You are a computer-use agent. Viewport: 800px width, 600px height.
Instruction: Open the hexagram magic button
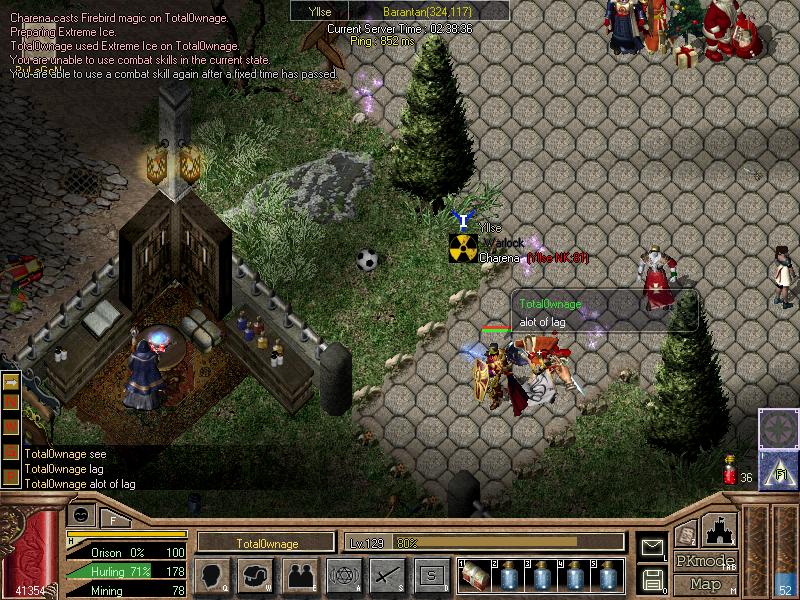coord(343,575)
